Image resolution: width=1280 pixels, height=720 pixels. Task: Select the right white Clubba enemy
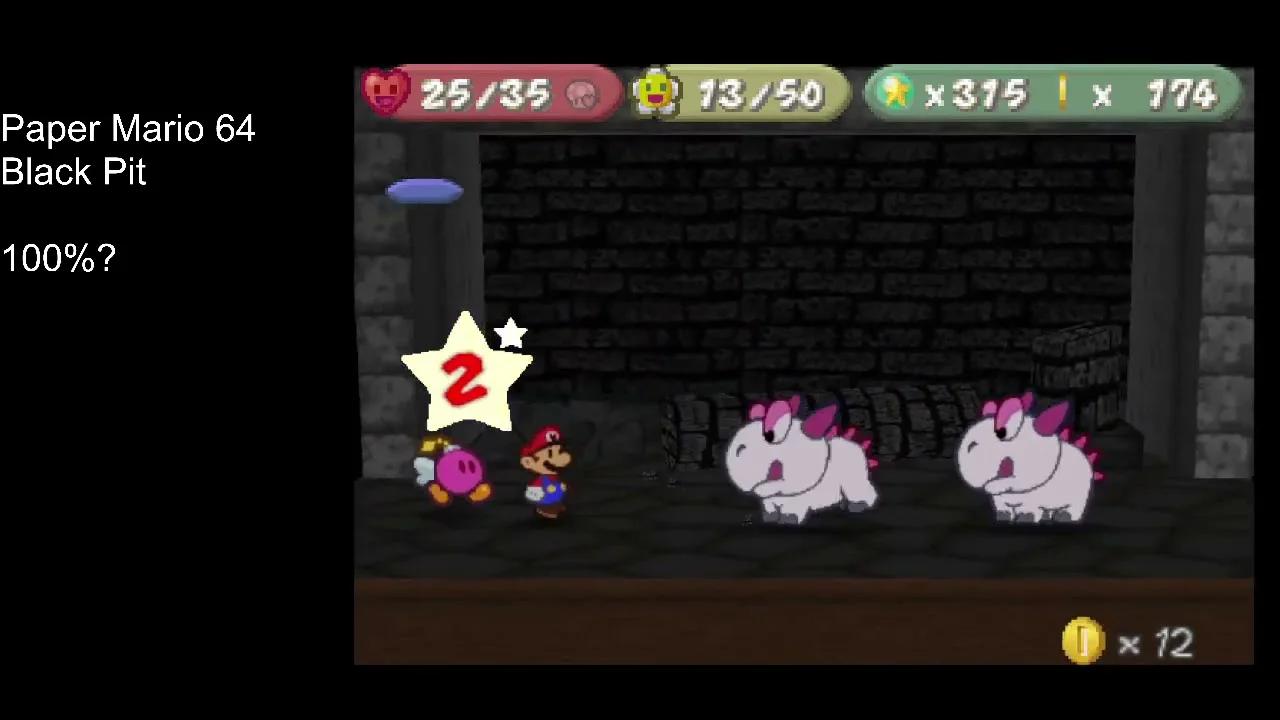[x=1030, y=460]
